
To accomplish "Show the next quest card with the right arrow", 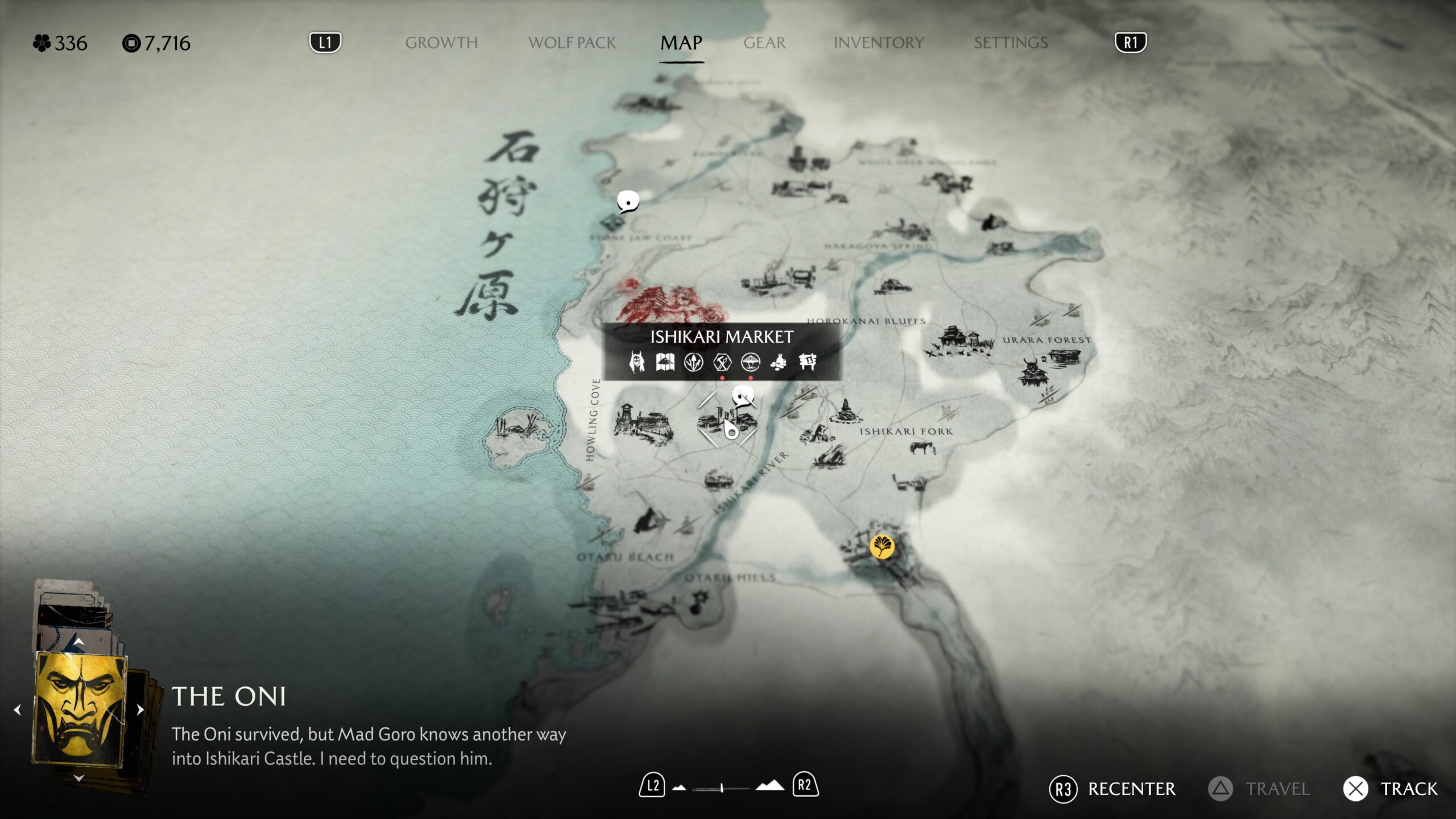I will pos(140,710).
